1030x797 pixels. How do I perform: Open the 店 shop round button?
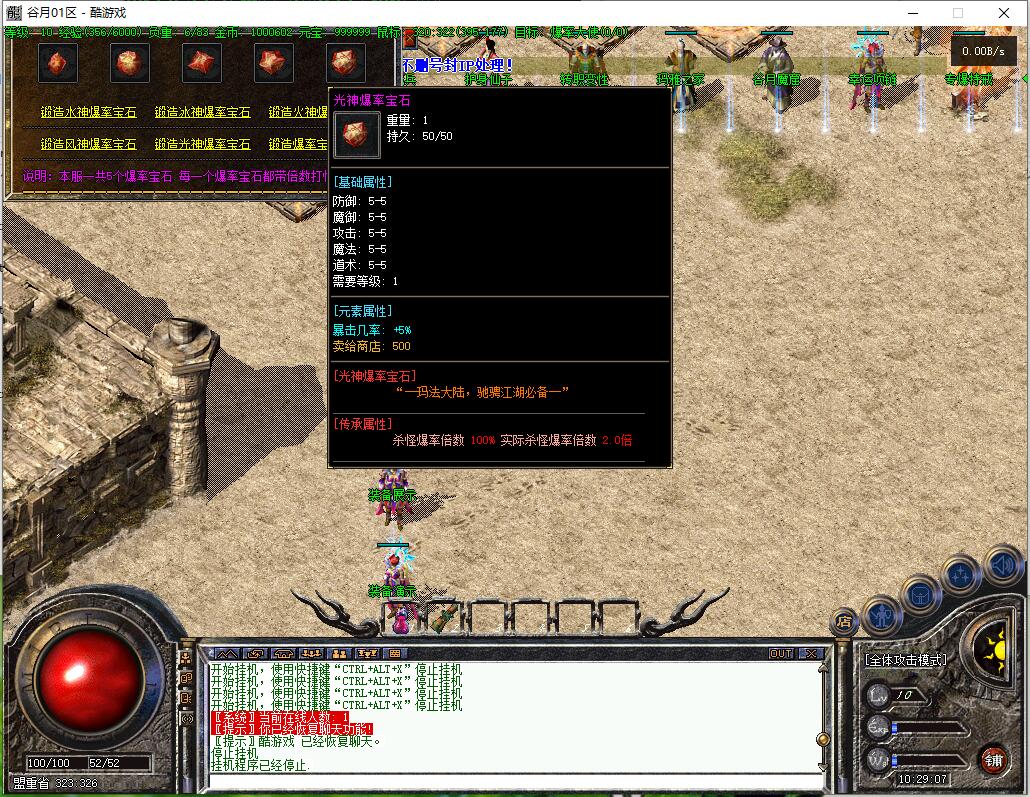[x=845, y=622]
